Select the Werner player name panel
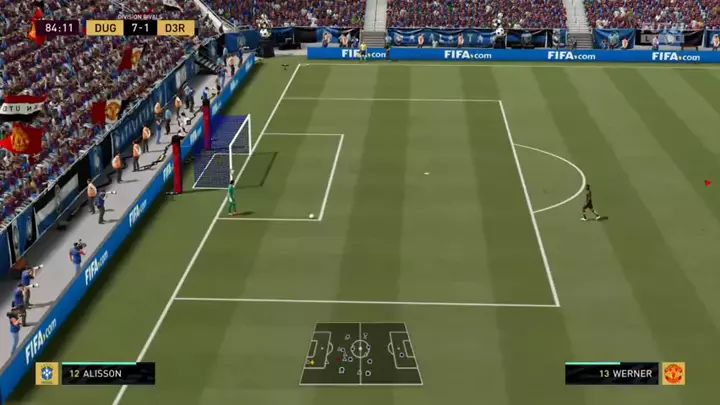The image size is (720, 405). tap(611, 374)
